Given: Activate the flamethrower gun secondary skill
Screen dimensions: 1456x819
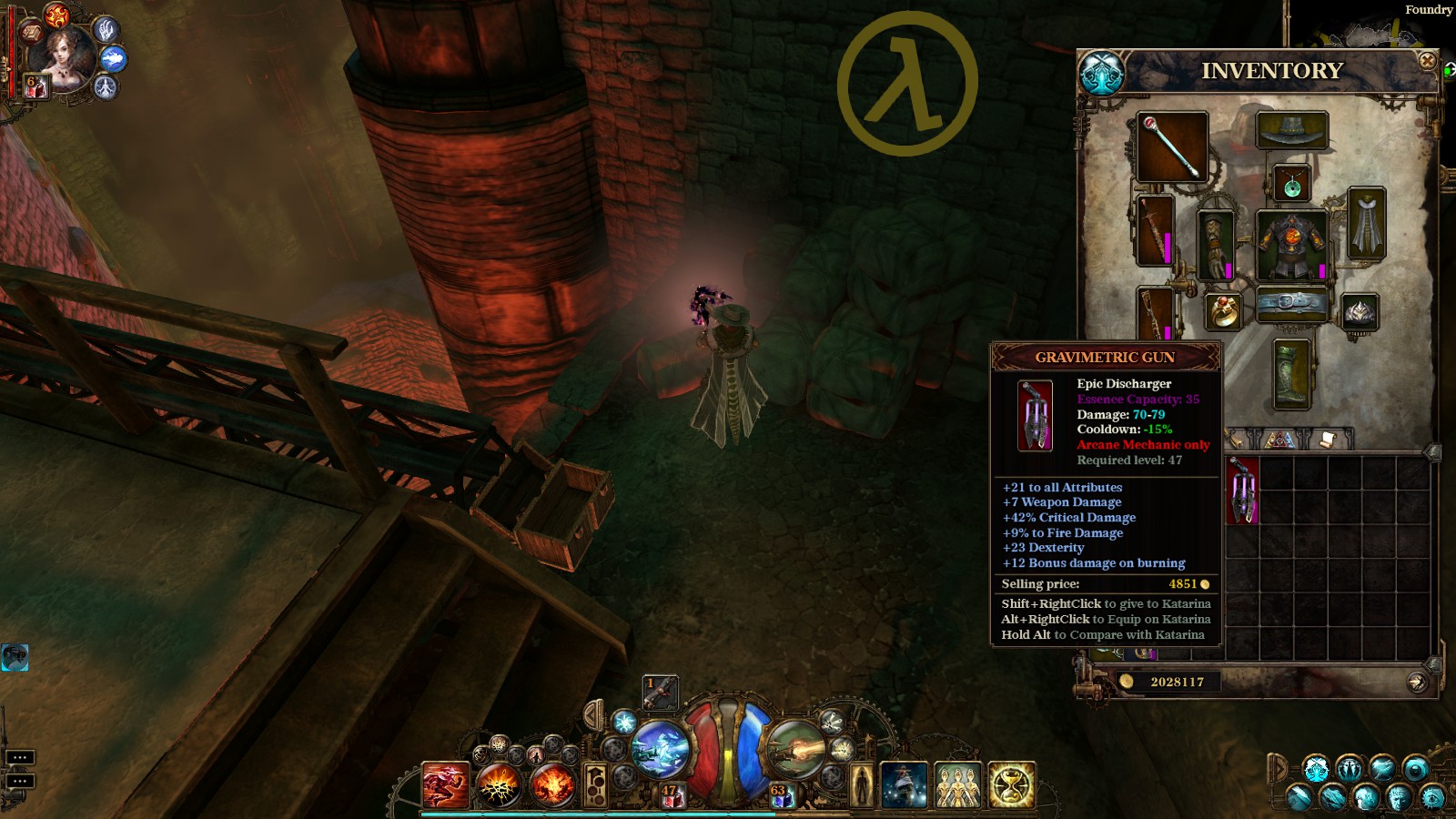Looking at the screenshot, I should pos(794,748).
